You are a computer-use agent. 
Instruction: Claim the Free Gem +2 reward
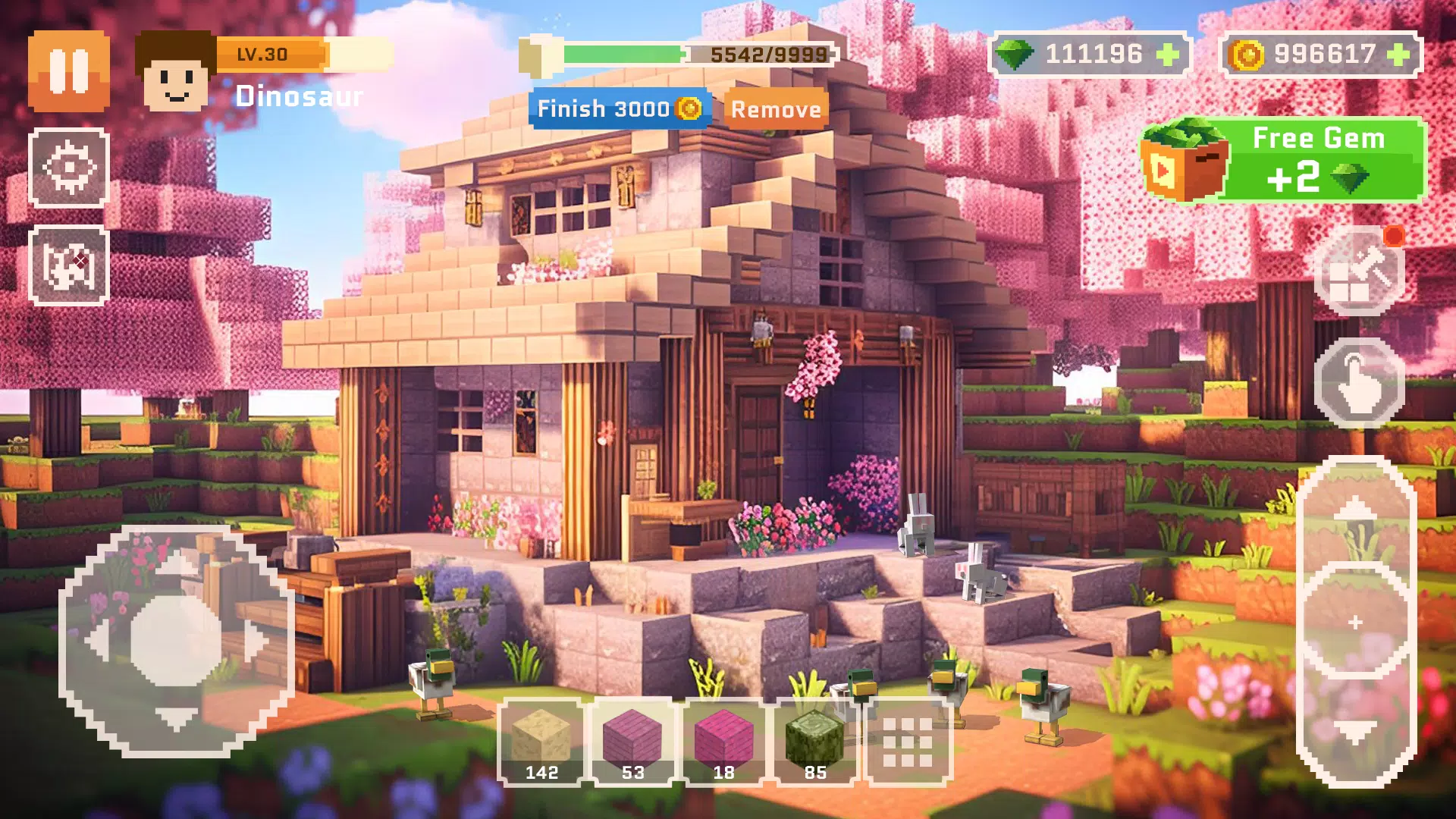(x=1285, y=160)
